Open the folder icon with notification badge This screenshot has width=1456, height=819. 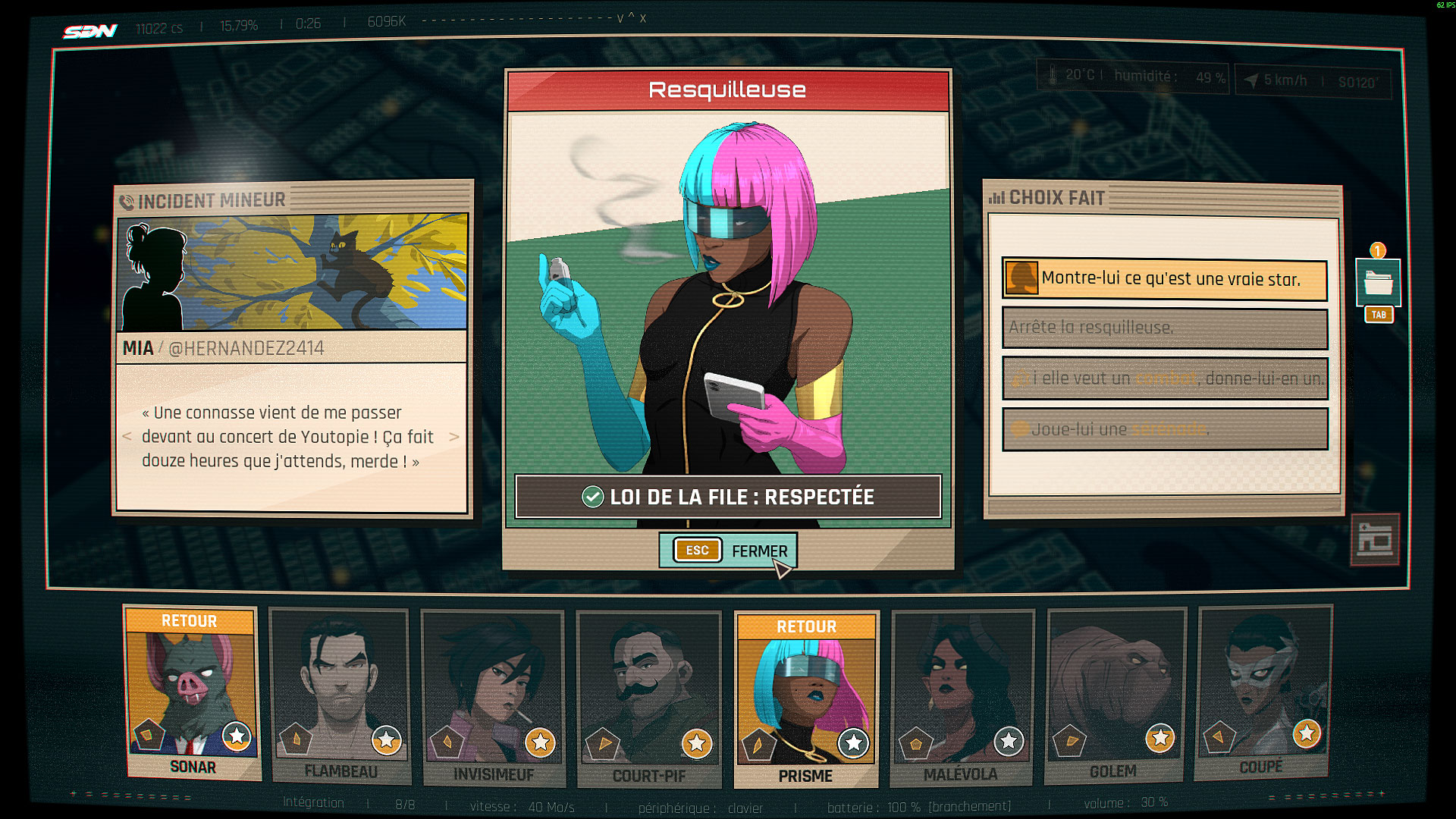coord(1378,283)
